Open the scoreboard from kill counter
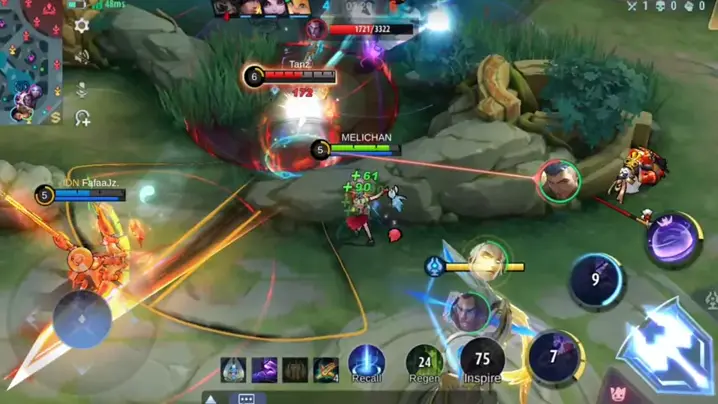 tap(659, 7)
